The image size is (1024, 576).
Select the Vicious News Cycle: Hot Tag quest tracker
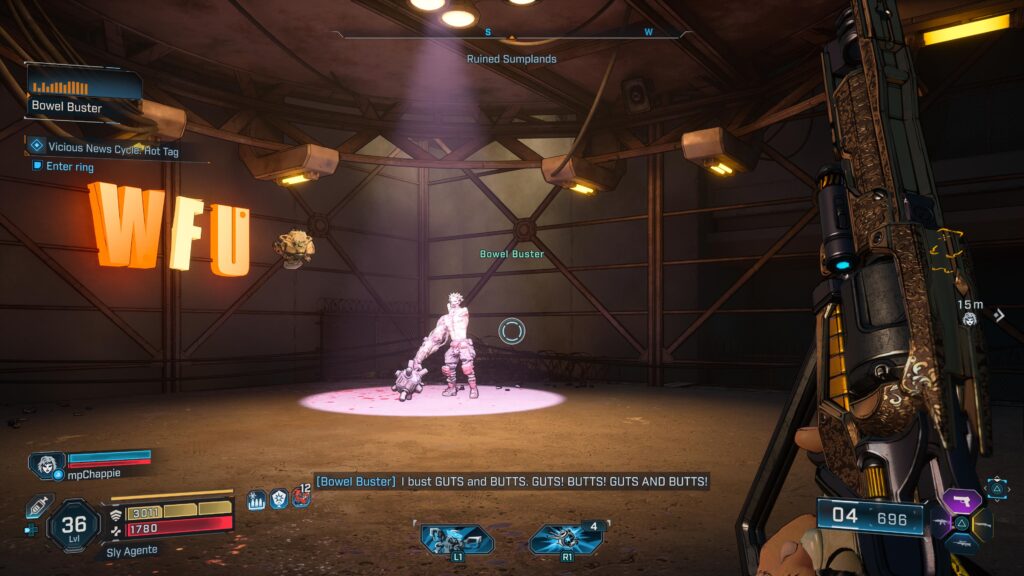point(117,147)
